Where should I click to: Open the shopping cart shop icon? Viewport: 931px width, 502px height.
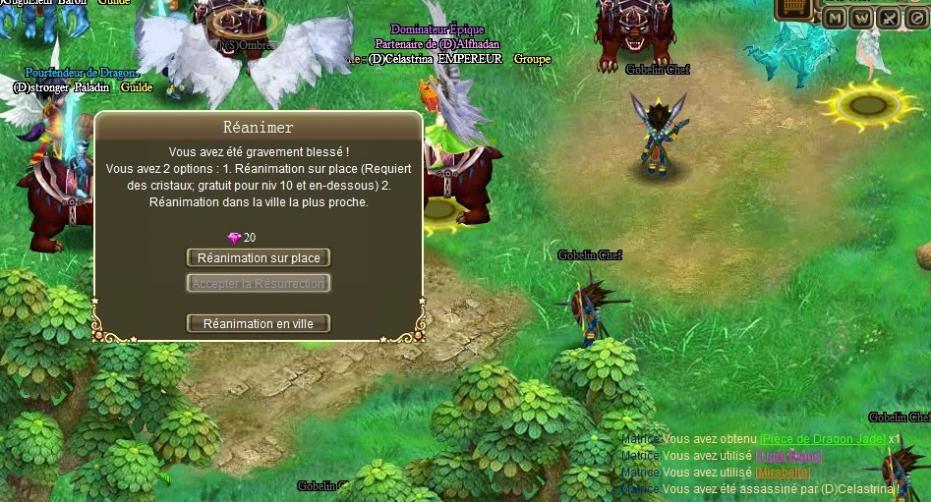pos(794,8)
